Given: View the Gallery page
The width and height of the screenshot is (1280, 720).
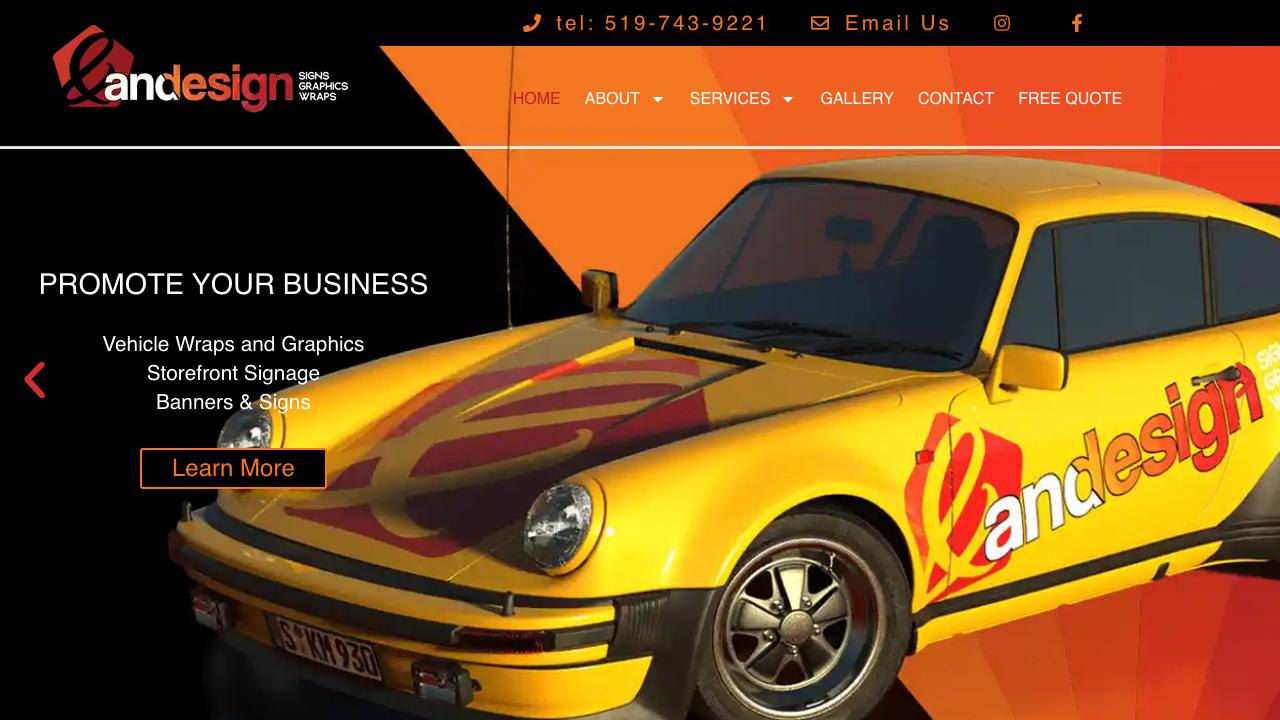Looking at the screenshot, I should click(x=857, y=98).
